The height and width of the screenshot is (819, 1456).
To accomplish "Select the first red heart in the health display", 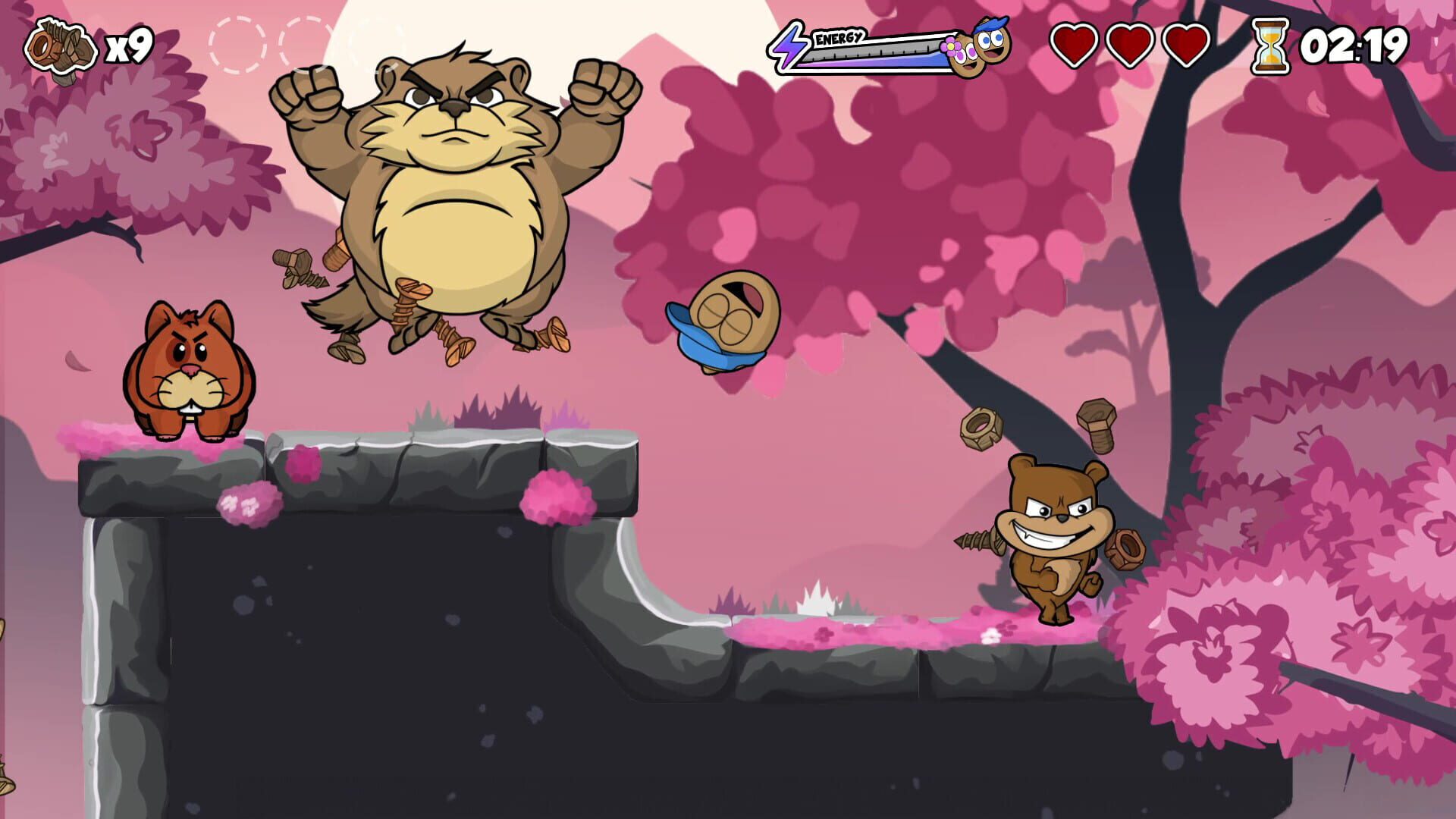I will [x=1073, y=45].
